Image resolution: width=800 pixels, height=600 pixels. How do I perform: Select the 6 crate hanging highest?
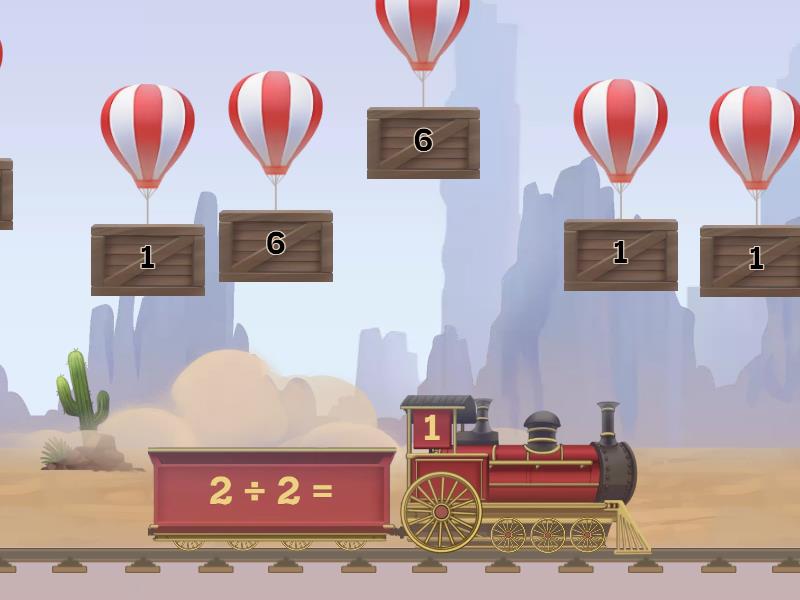click(423, 142)
